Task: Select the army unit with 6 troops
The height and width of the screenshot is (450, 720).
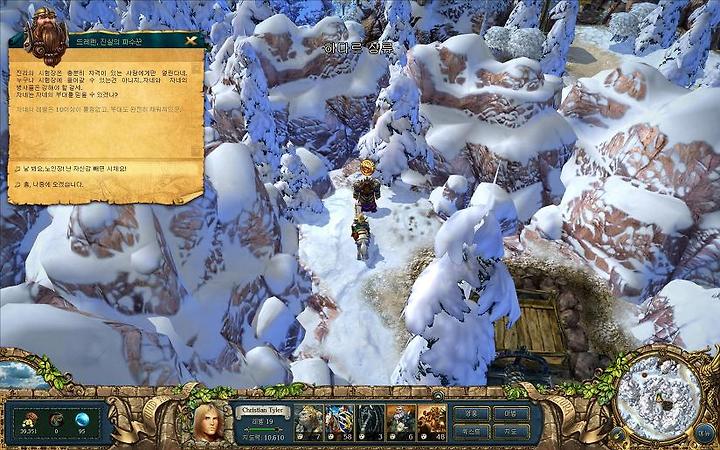Action: click(x=401, y=420)
